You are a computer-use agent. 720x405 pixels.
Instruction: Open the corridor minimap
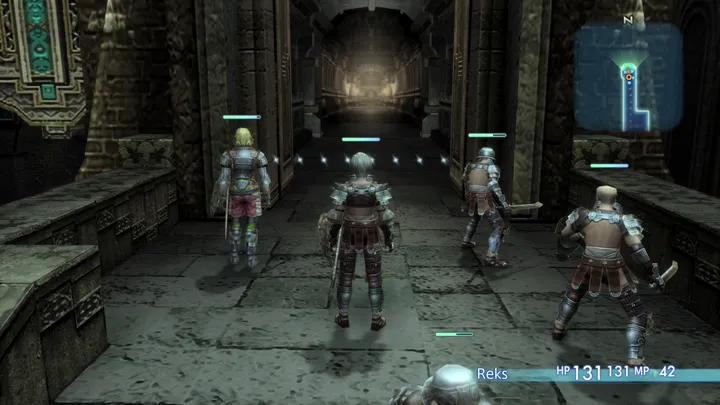(x=628, y=77)
